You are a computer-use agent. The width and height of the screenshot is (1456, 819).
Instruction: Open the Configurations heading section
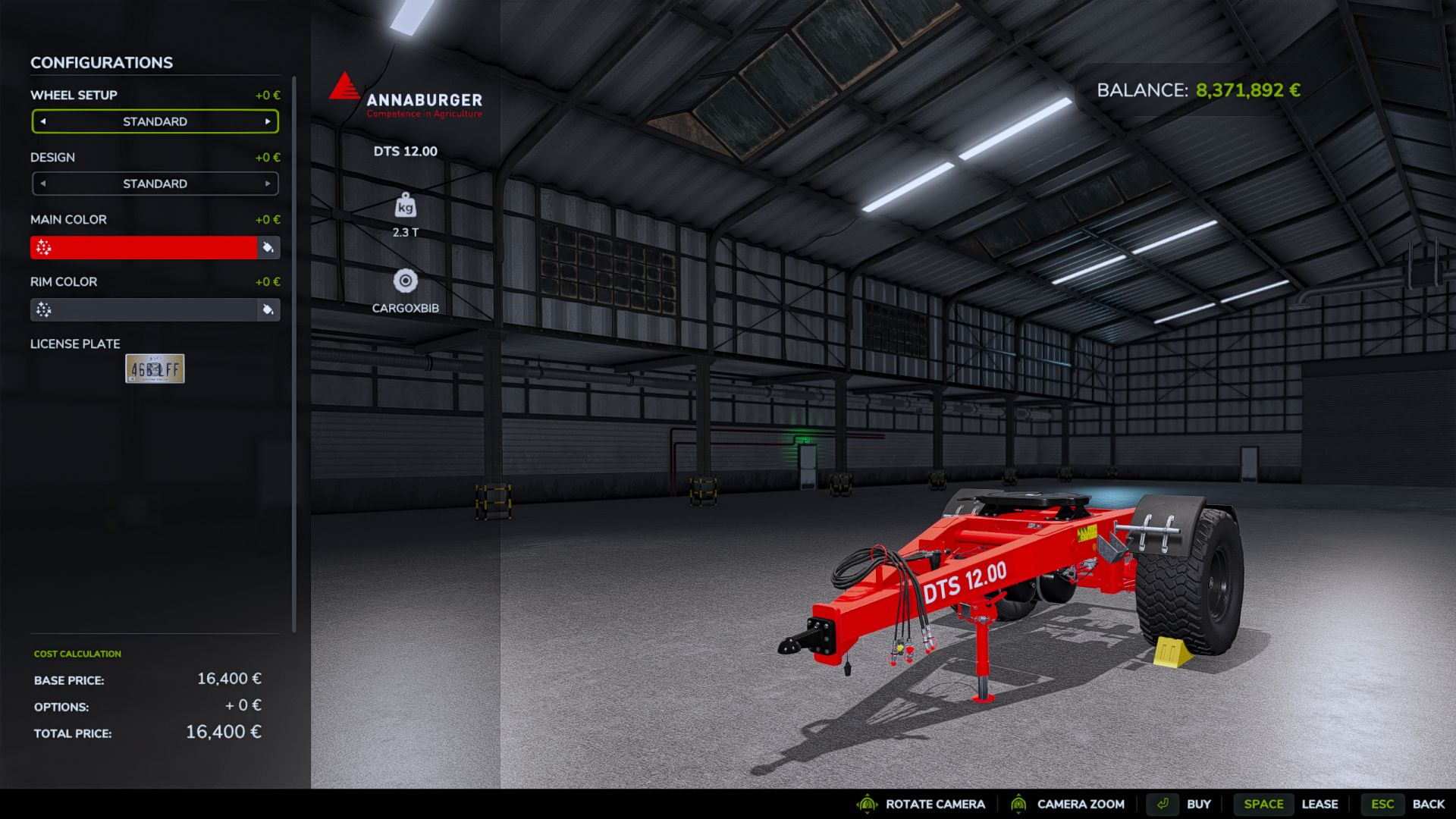[x=99, y=62]
